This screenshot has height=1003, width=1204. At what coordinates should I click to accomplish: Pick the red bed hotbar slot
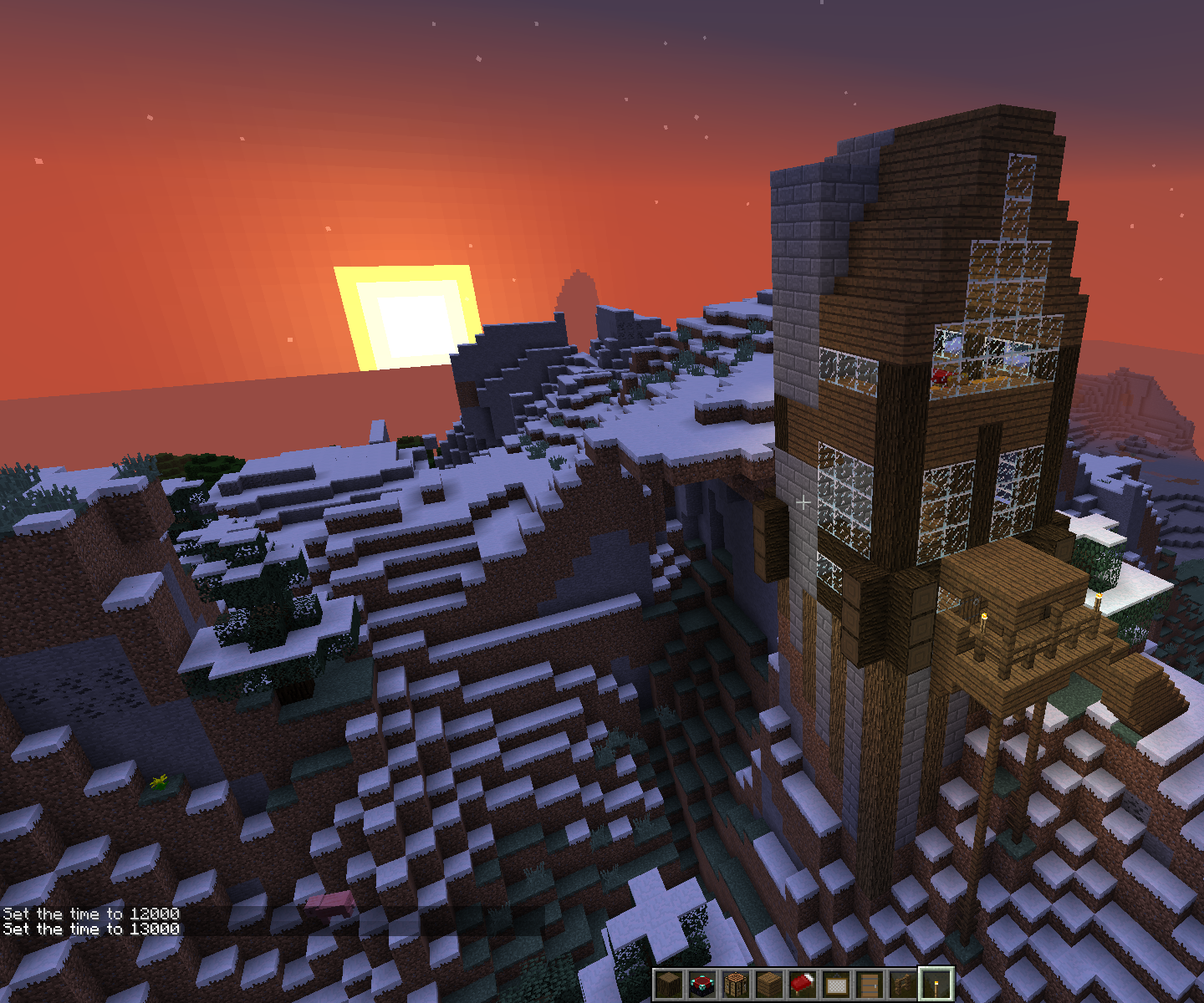[x=803, y=985]
